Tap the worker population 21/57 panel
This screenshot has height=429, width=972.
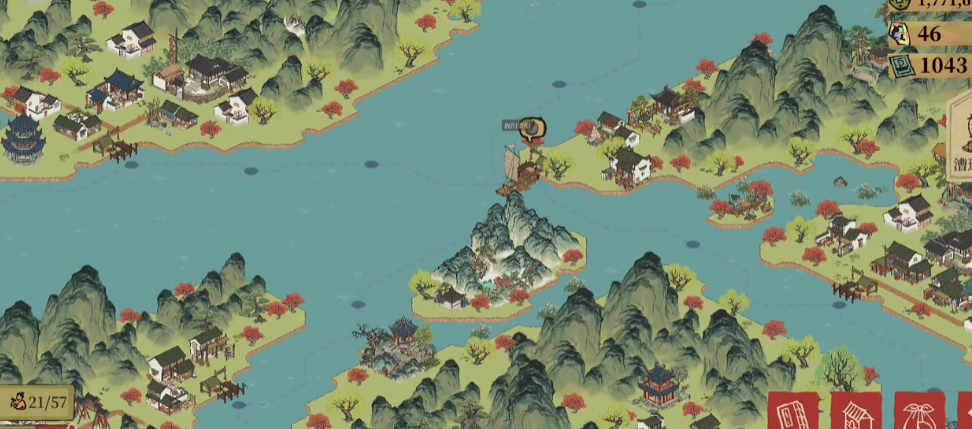tap(37, 403)
